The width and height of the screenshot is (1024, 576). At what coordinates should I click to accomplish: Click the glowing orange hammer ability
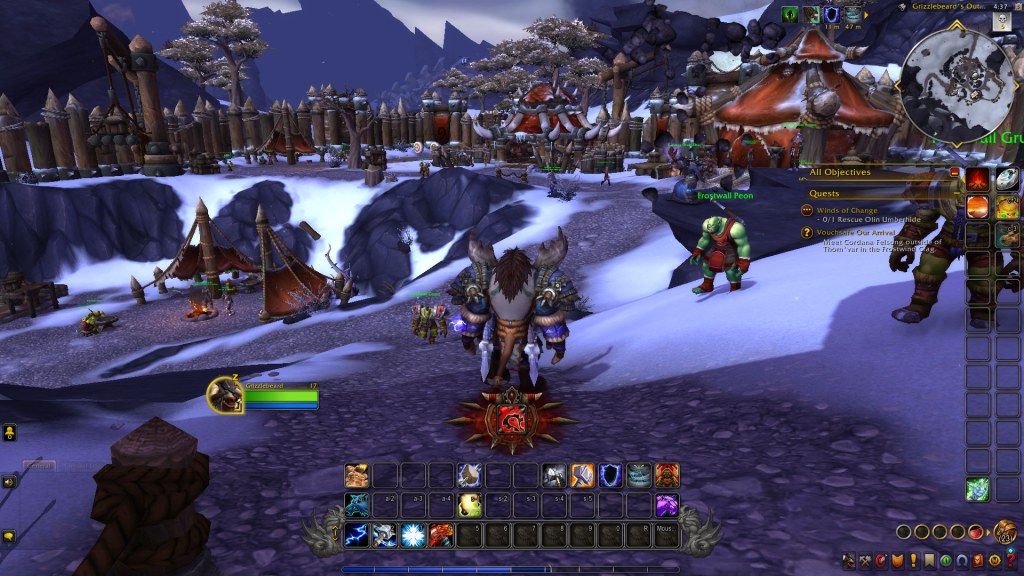(x=582, y=476)
